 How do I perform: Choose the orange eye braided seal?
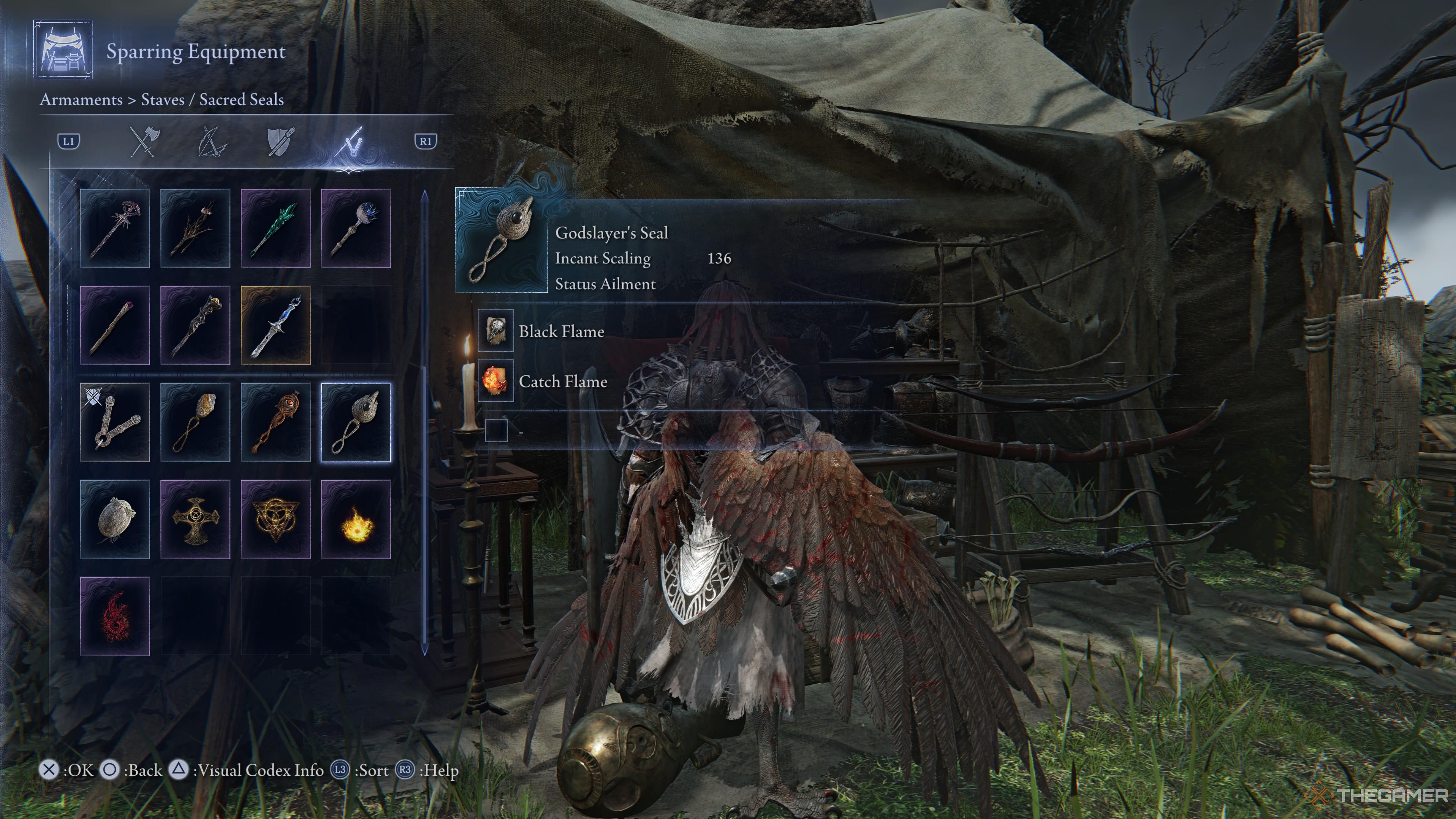(276, 422)
